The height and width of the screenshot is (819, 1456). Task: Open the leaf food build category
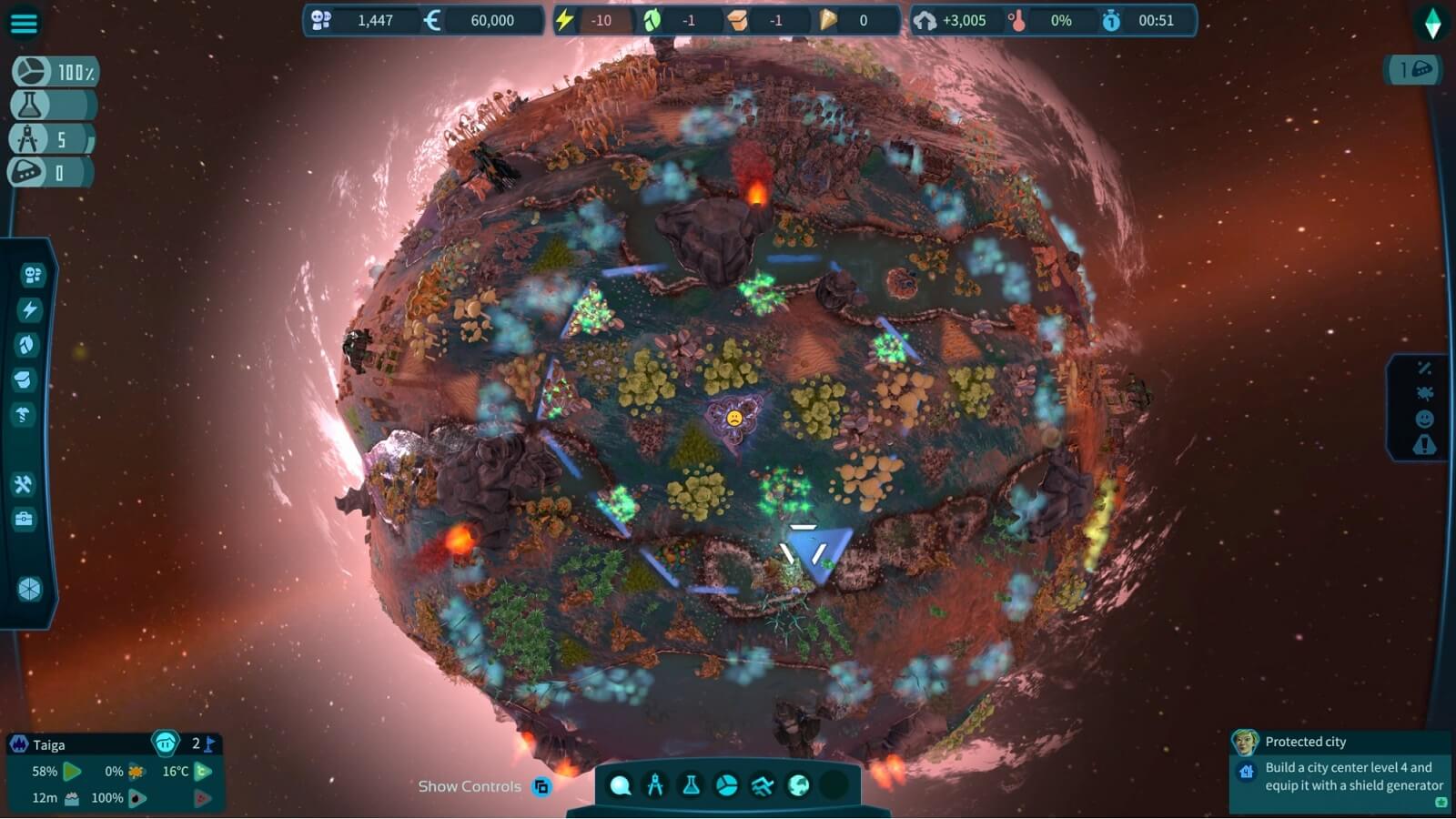pos(27,344)
